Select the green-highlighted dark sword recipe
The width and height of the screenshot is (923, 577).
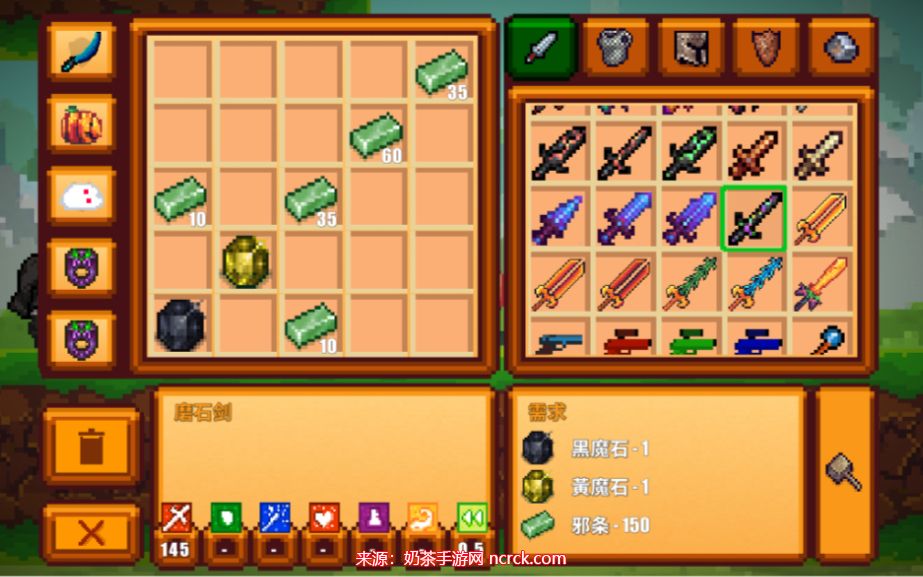tap(753, 217)
